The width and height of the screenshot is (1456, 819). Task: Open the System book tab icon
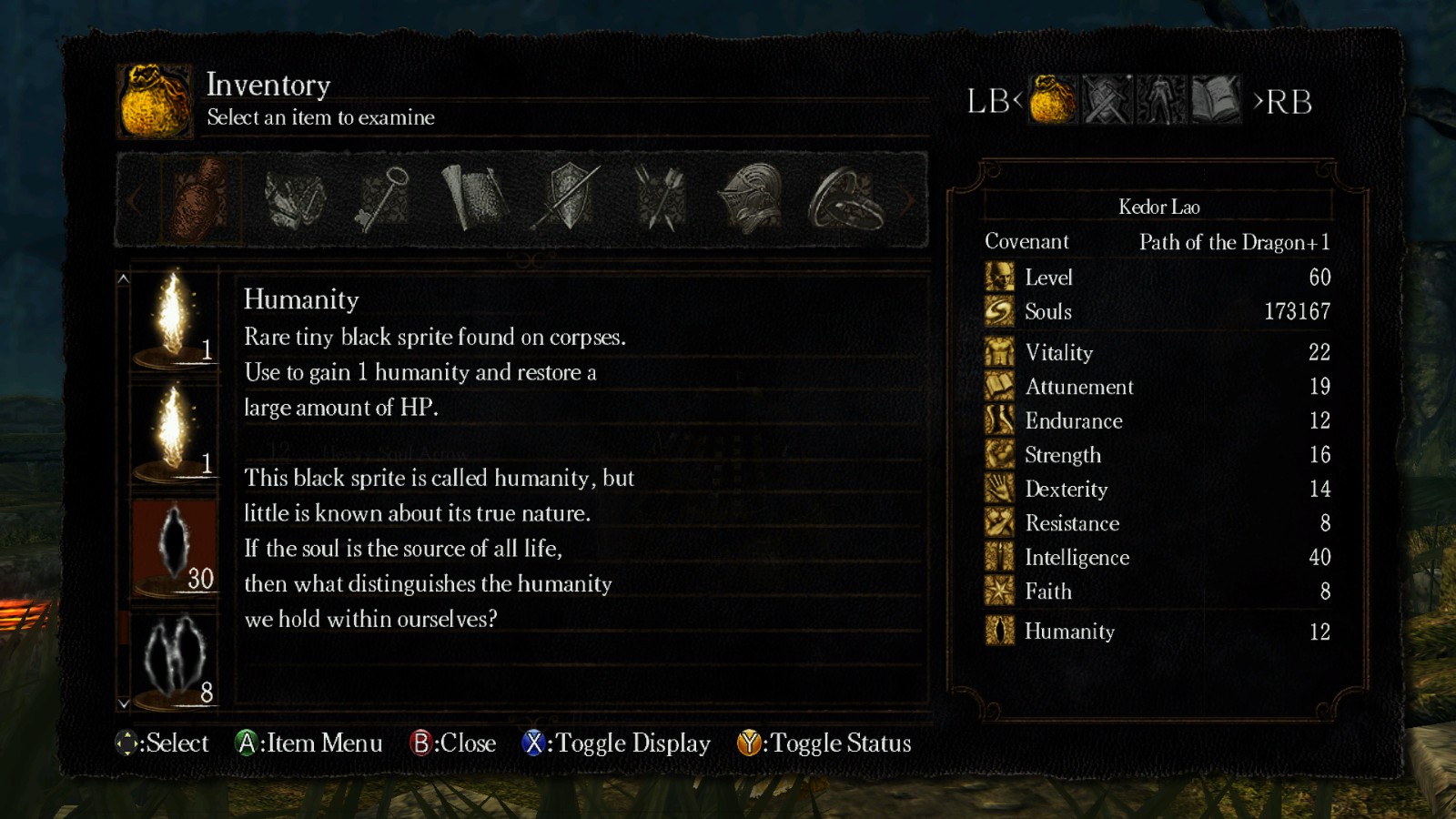click(x=1215, y=99)
